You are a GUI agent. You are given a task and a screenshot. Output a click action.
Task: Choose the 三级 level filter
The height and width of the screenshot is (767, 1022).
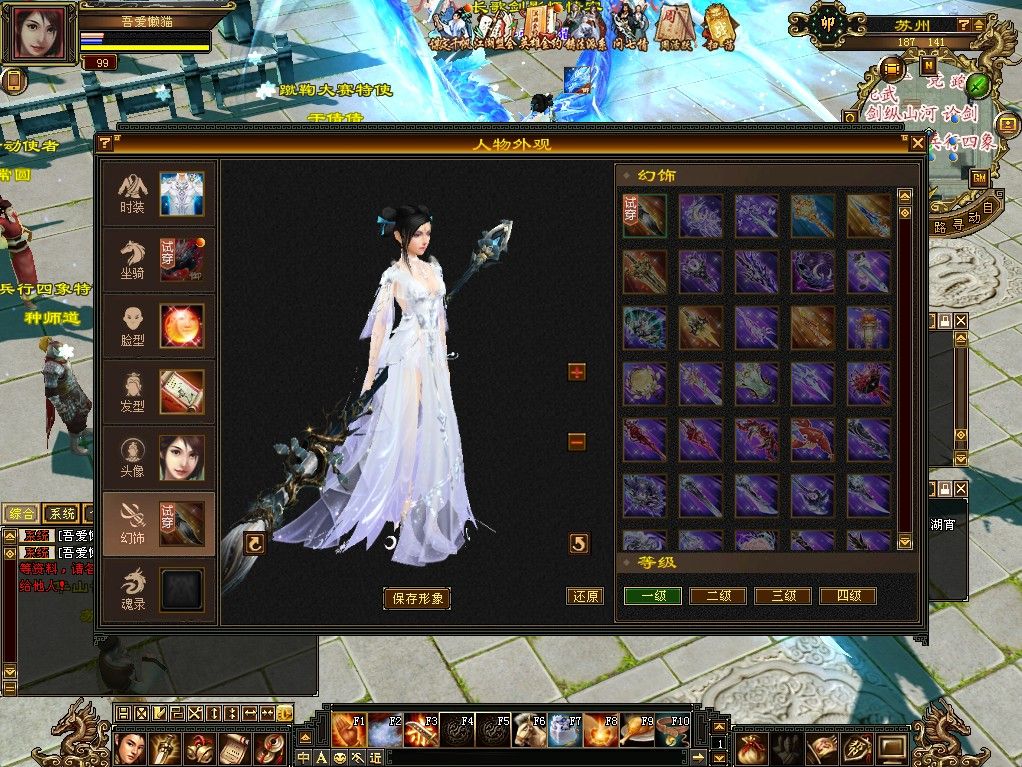click(783, 596)
